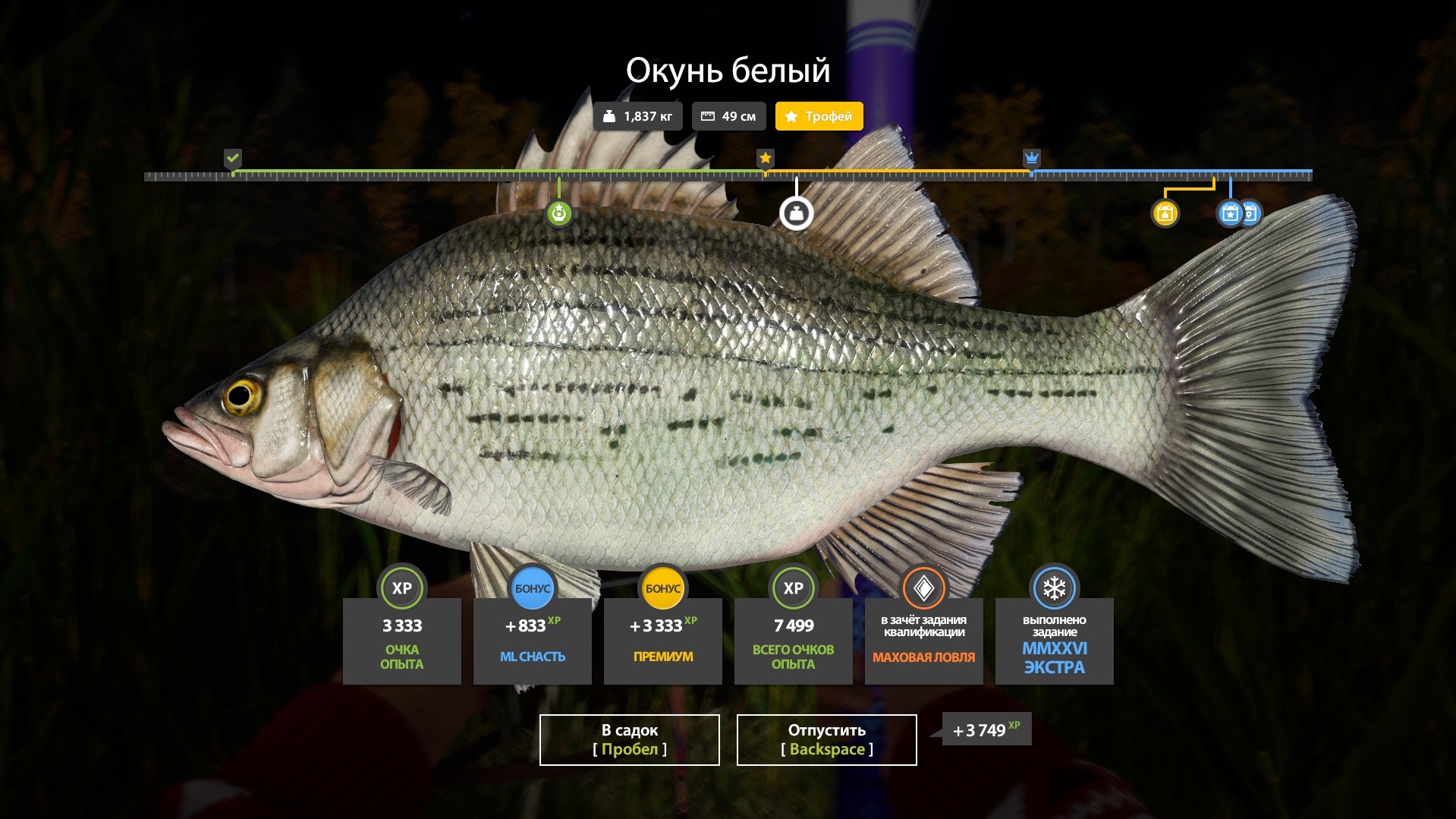
Task: Select the ПРЕМИУМ bonus tile
Action: [662, 640]
